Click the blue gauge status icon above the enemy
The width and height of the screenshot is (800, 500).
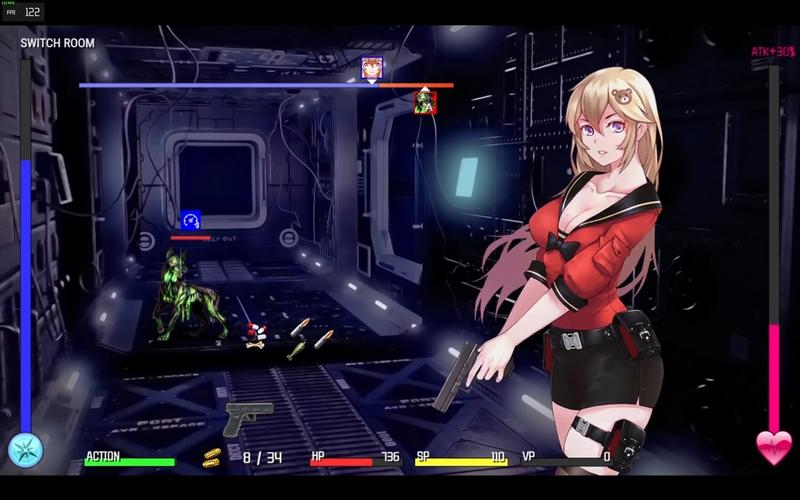click(191, 220)
